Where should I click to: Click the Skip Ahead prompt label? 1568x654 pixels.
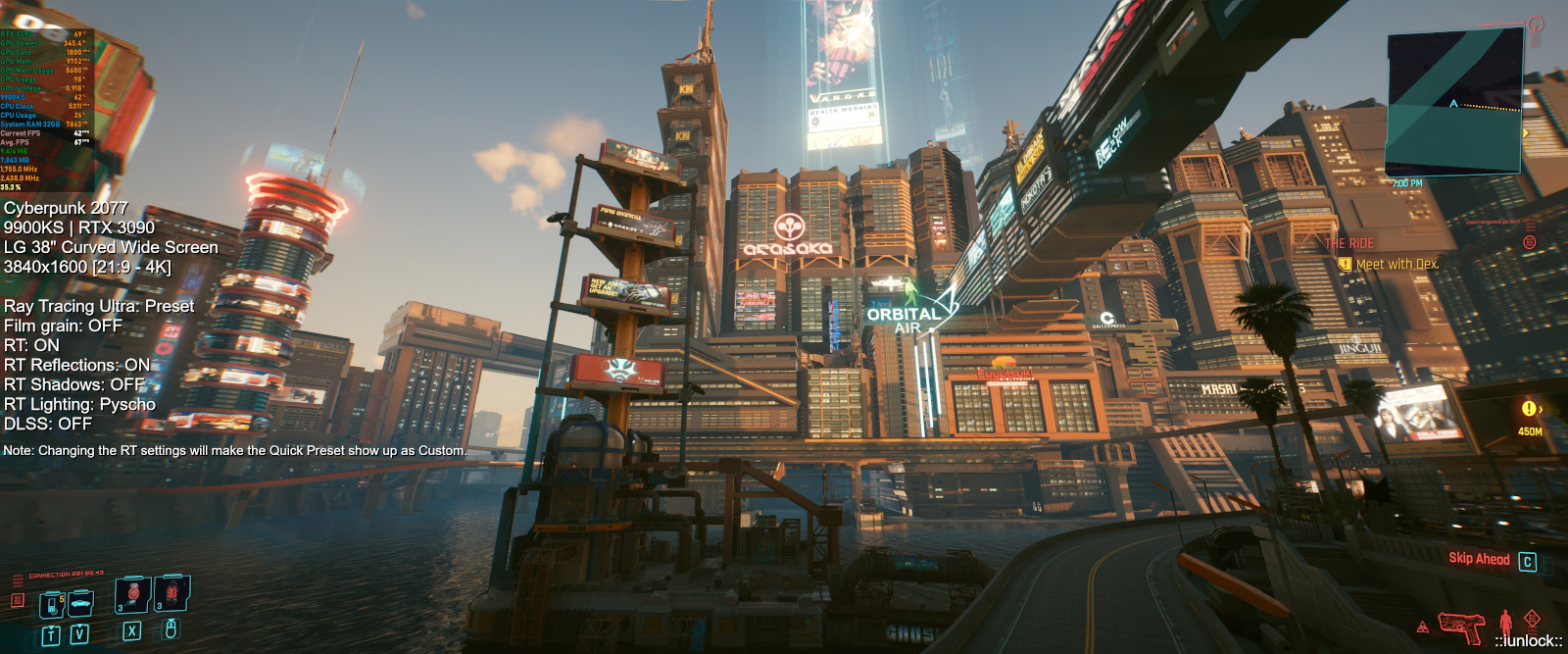(x=1479, y=559)
